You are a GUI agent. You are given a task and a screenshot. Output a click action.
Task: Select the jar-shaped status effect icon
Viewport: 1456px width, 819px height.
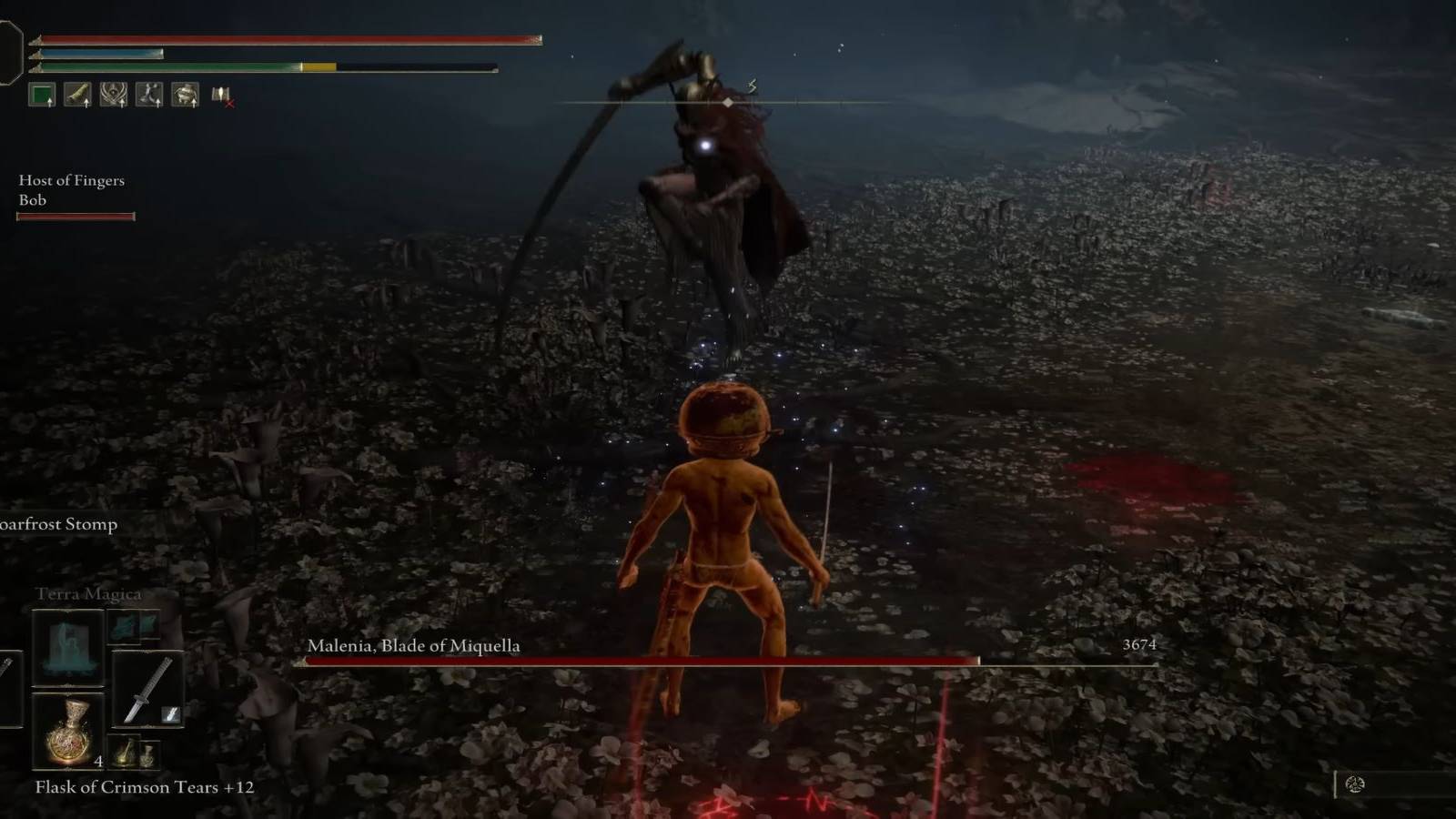pos(185,94)
